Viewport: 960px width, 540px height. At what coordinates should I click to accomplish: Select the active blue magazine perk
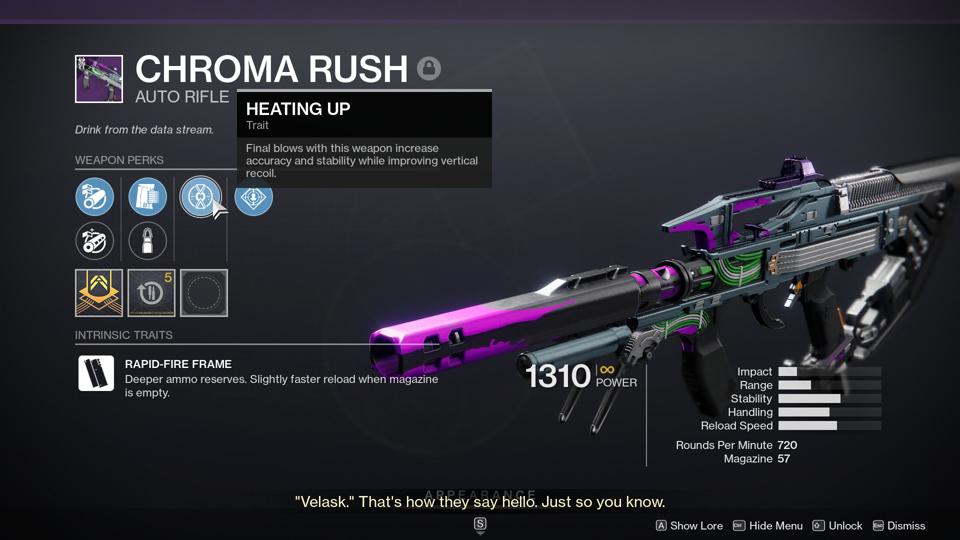(x=148, y=197)
